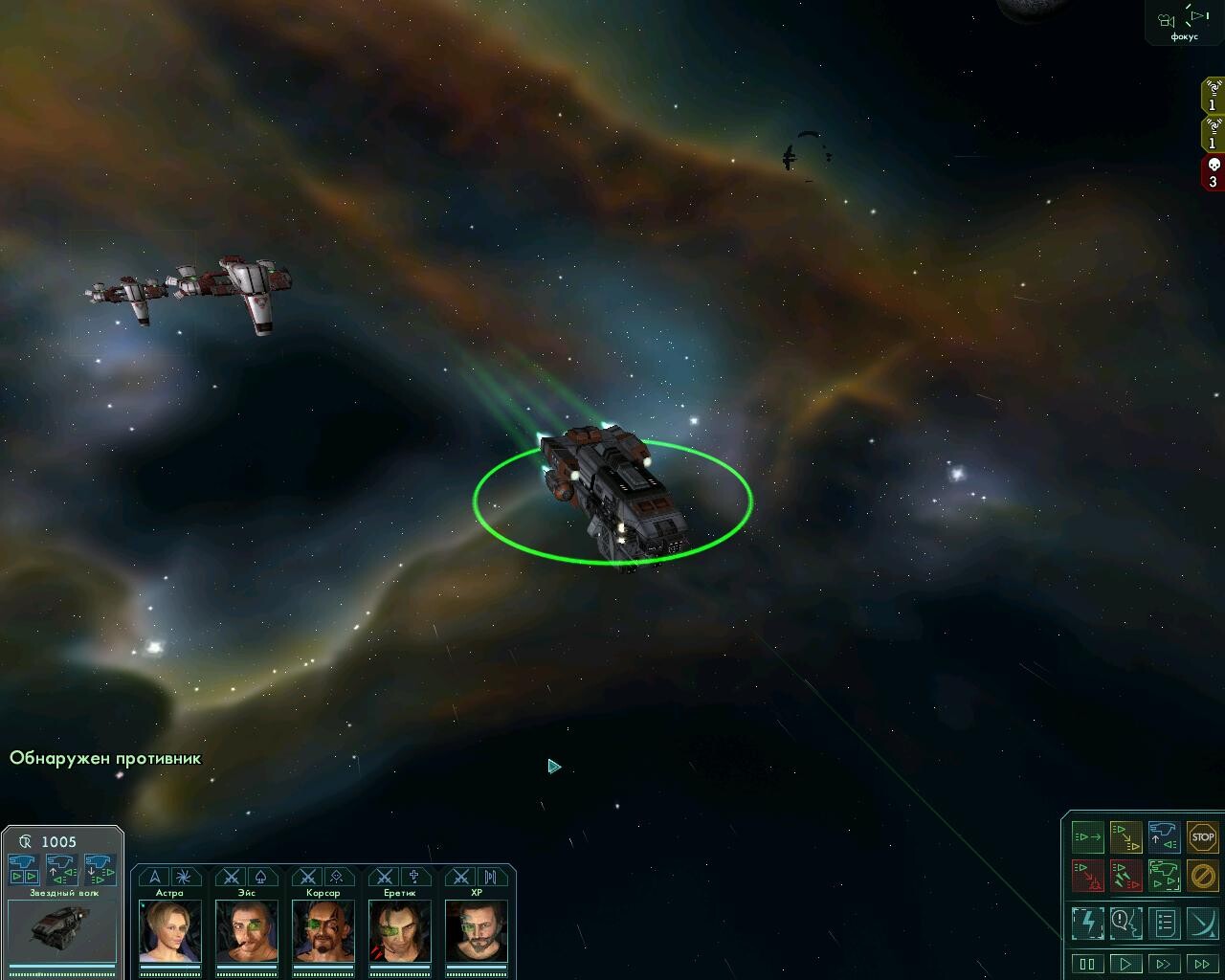This screenshot has width=1225, height=980.
Task: Open the speech bubble communications panel
Action: click(1125, 924)
